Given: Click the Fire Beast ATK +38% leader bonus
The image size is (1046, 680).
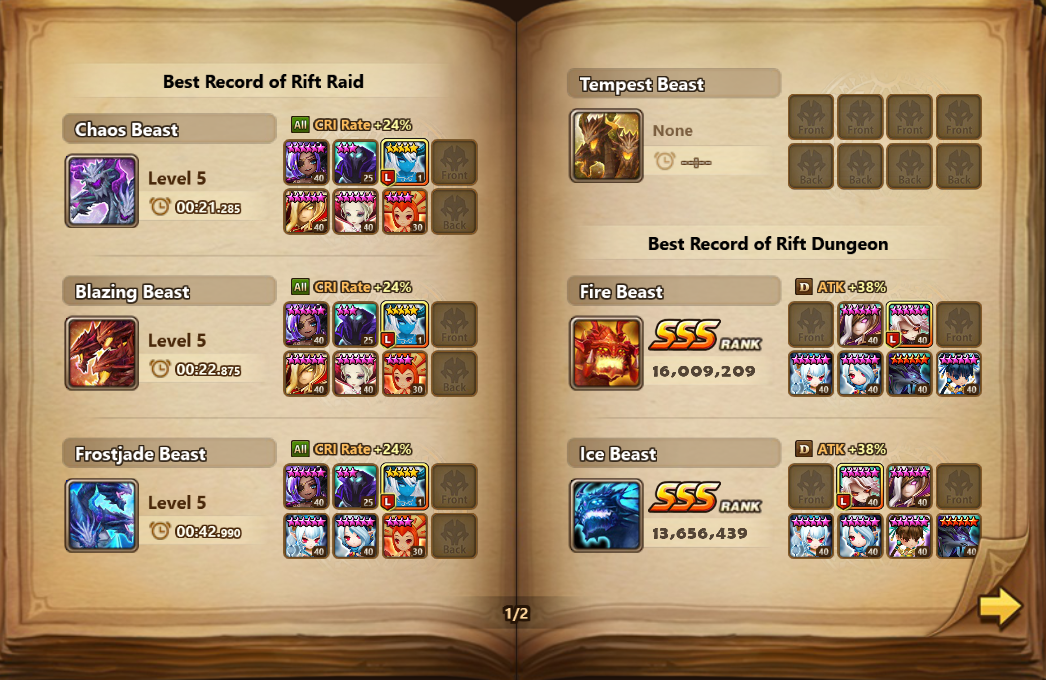Looking at the screenshot, I should (841, 287).
